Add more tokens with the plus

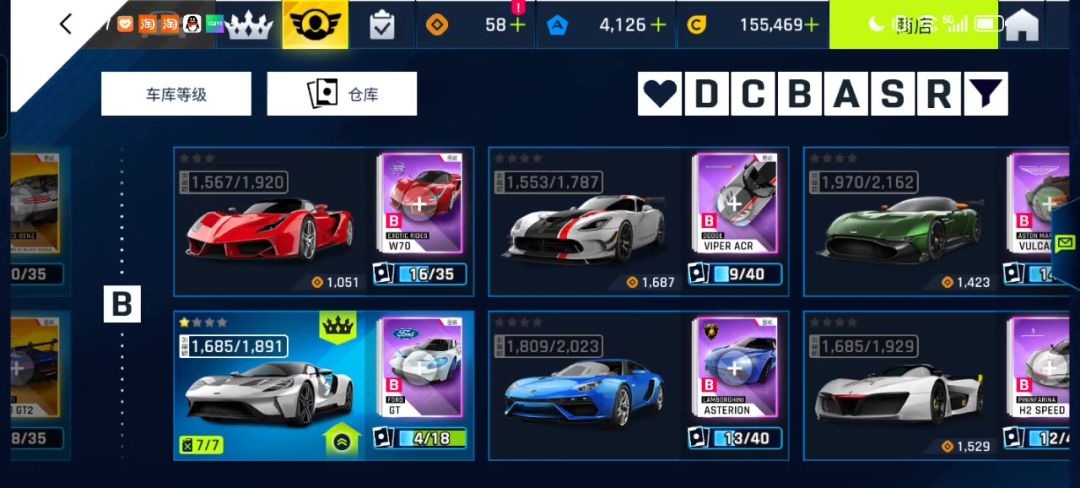(x=517, y=25)
